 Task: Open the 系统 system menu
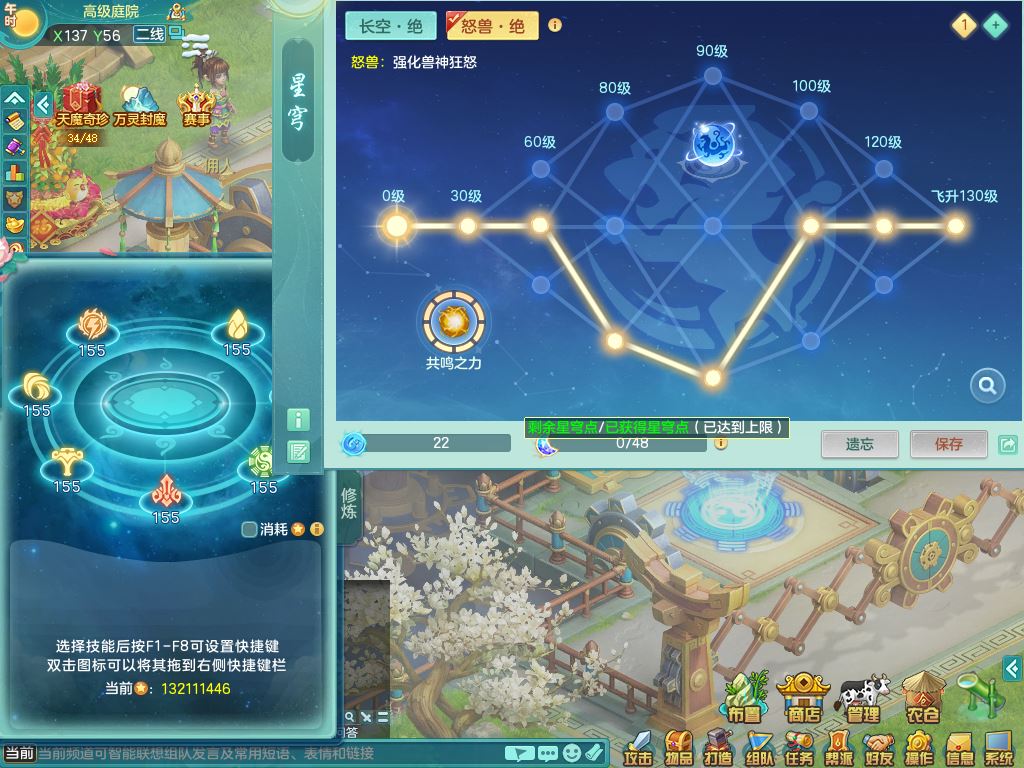point(998,746)
